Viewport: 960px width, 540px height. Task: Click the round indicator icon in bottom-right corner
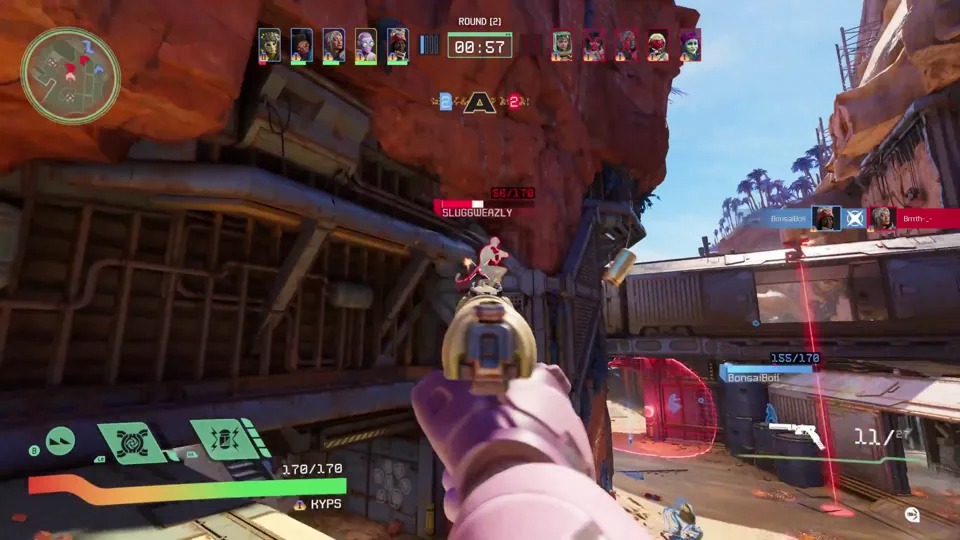pos(912,515)
